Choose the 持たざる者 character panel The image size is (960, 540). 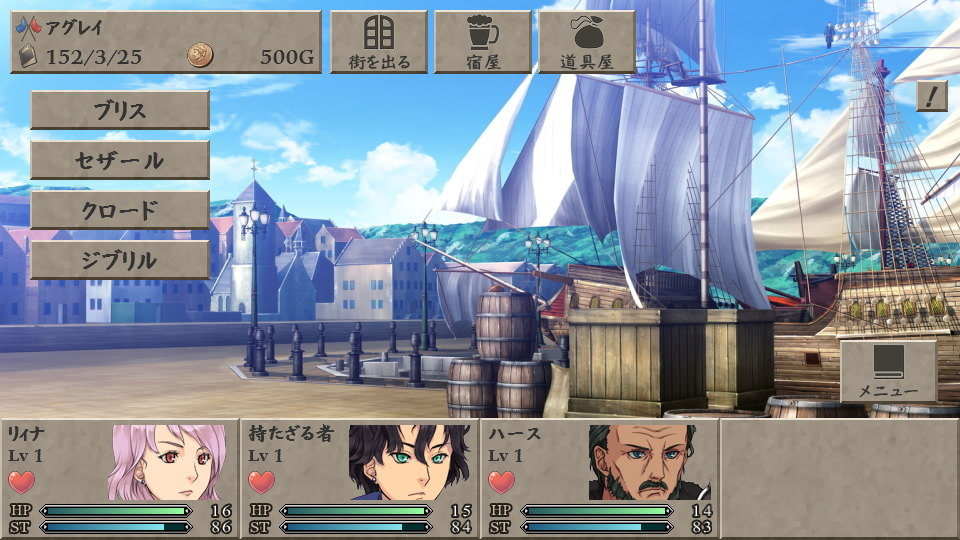click(360, 478)
